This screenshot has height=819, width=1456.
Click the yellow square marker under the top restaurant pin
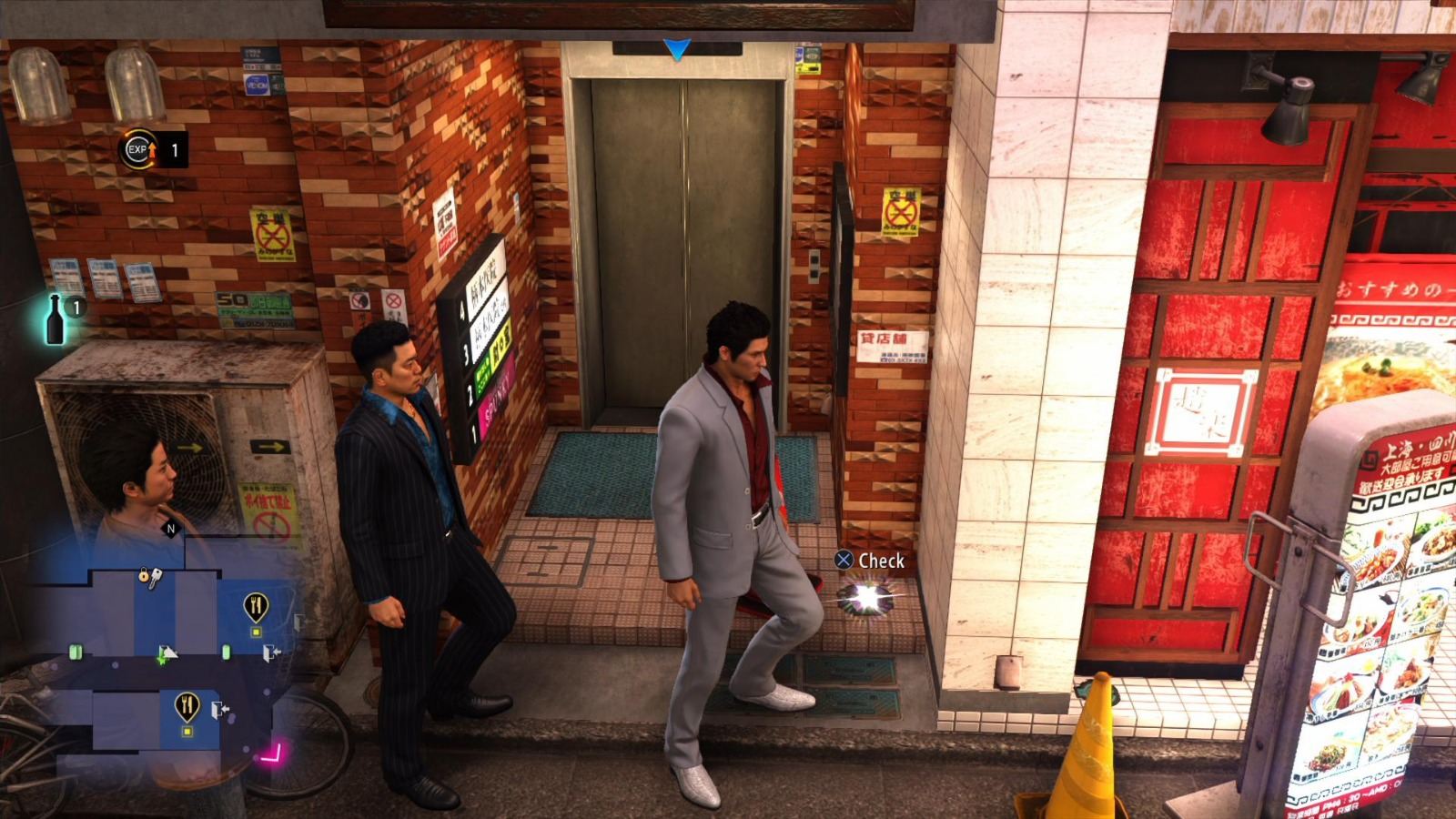point(256,630)
